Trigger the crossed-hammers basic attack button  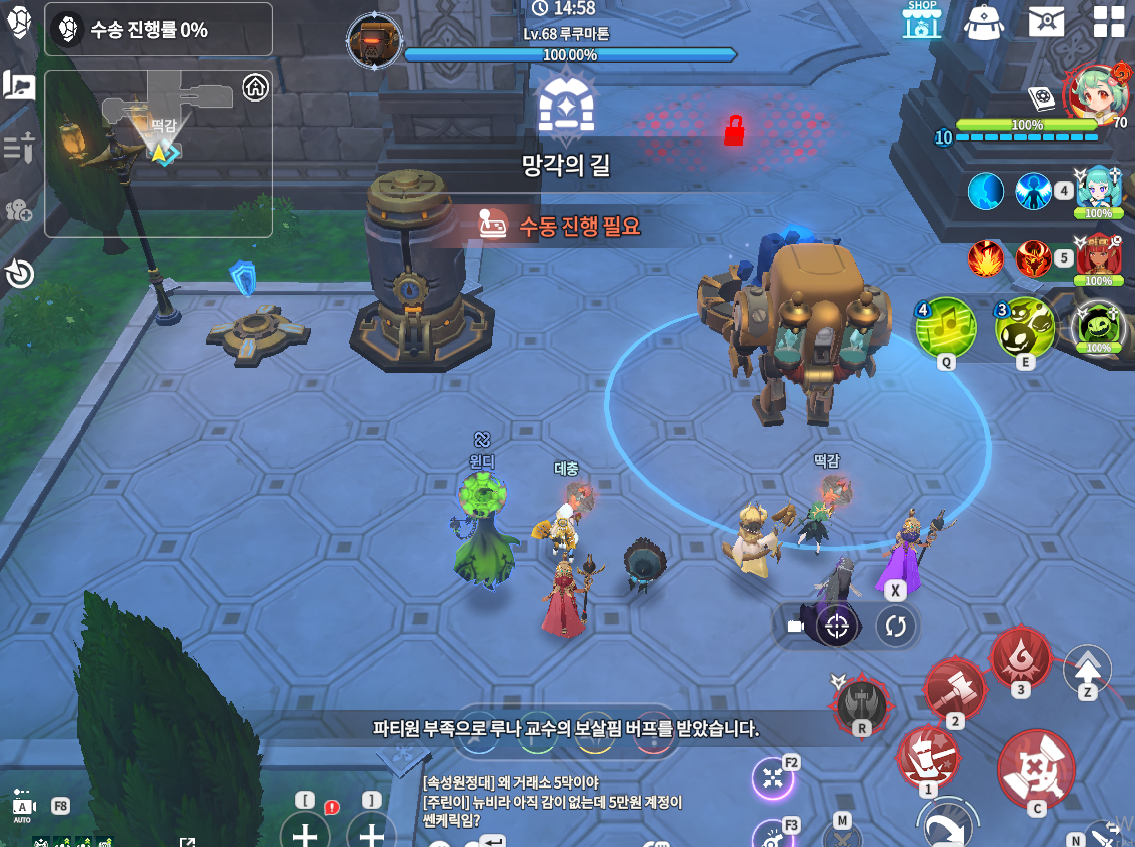(x=1036, y=768)
